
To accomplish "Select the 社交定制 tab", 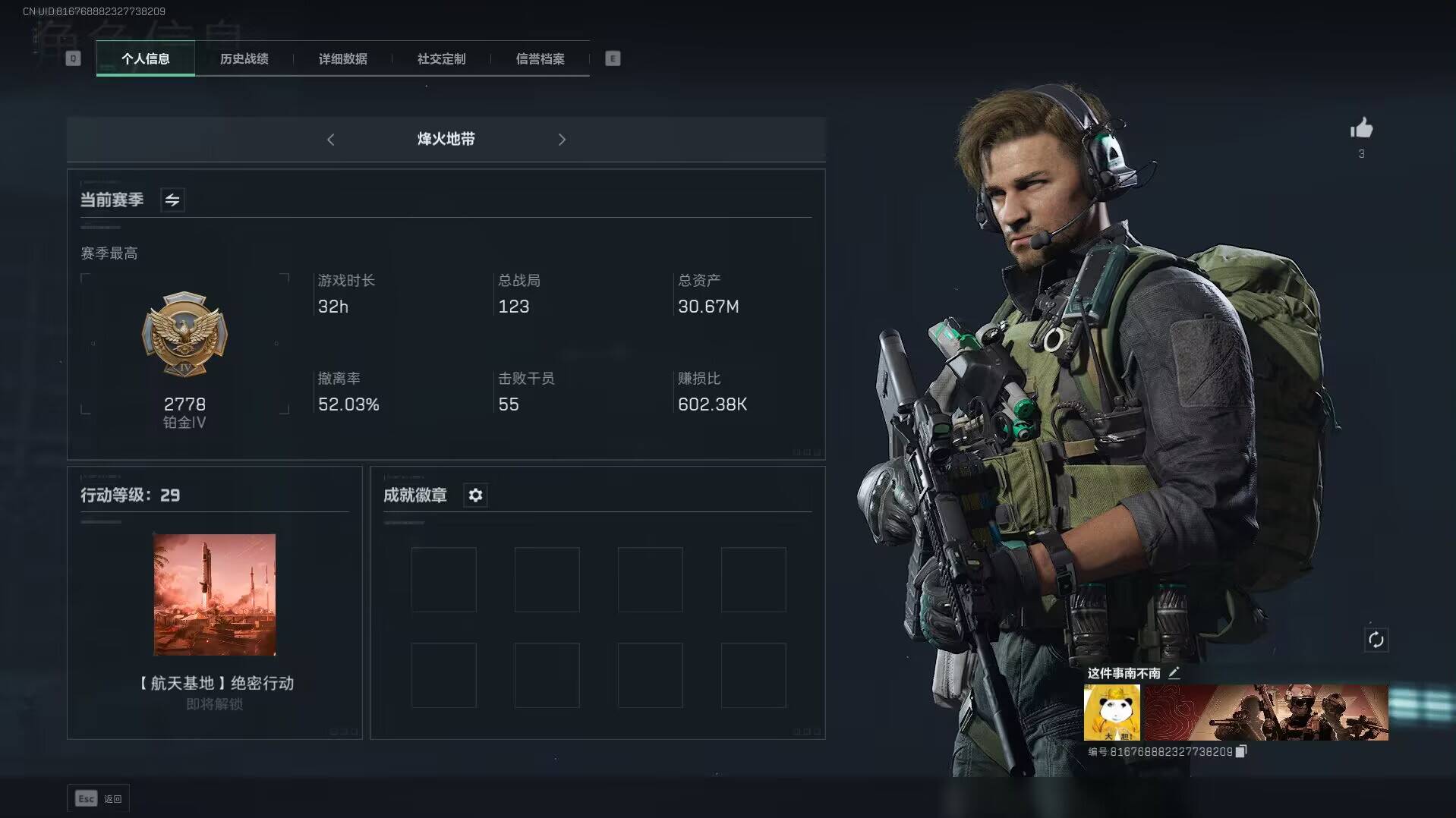I will click(441, 58).
